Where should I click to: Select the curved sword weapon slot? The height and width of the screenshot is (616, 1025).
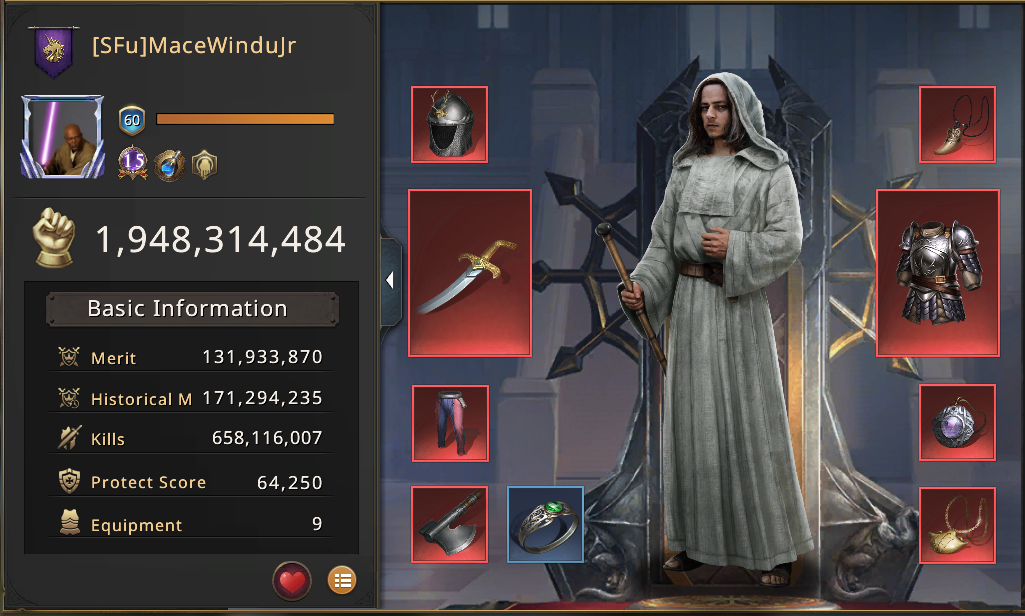(x=469, y=274)
